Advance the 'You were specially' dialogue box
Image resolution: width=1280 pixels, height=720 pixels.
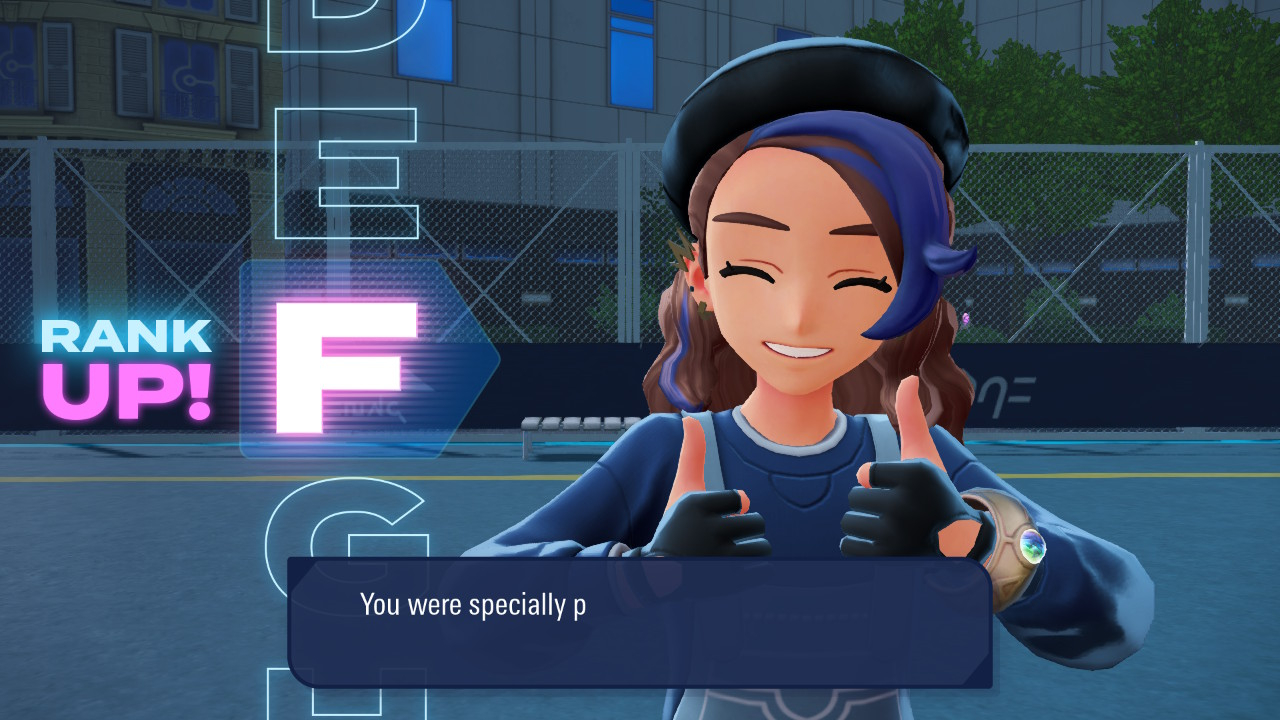(640, 622)
